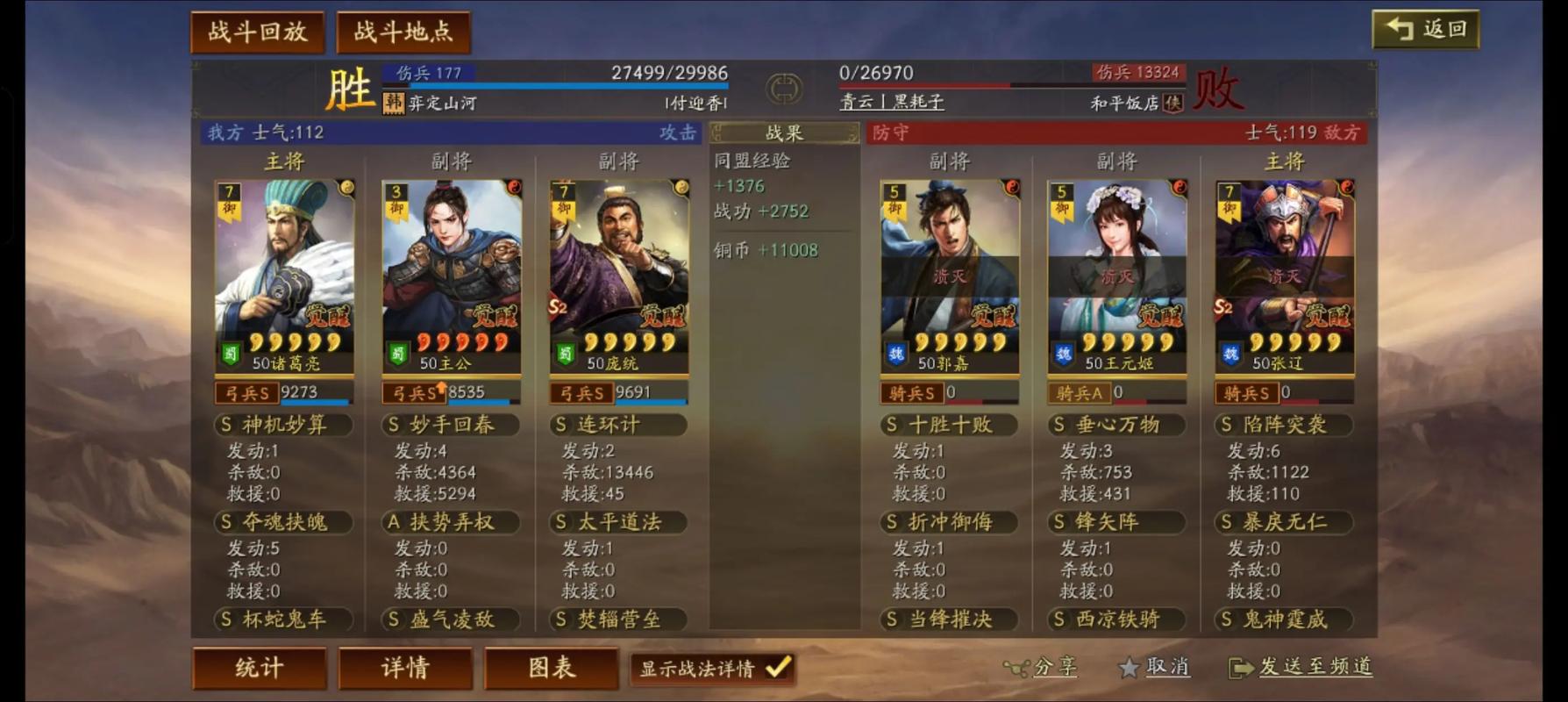Viewport: 1568px width, 702px height.
Task: Click the star icon beside 取消
Action: click(1130, 669)
